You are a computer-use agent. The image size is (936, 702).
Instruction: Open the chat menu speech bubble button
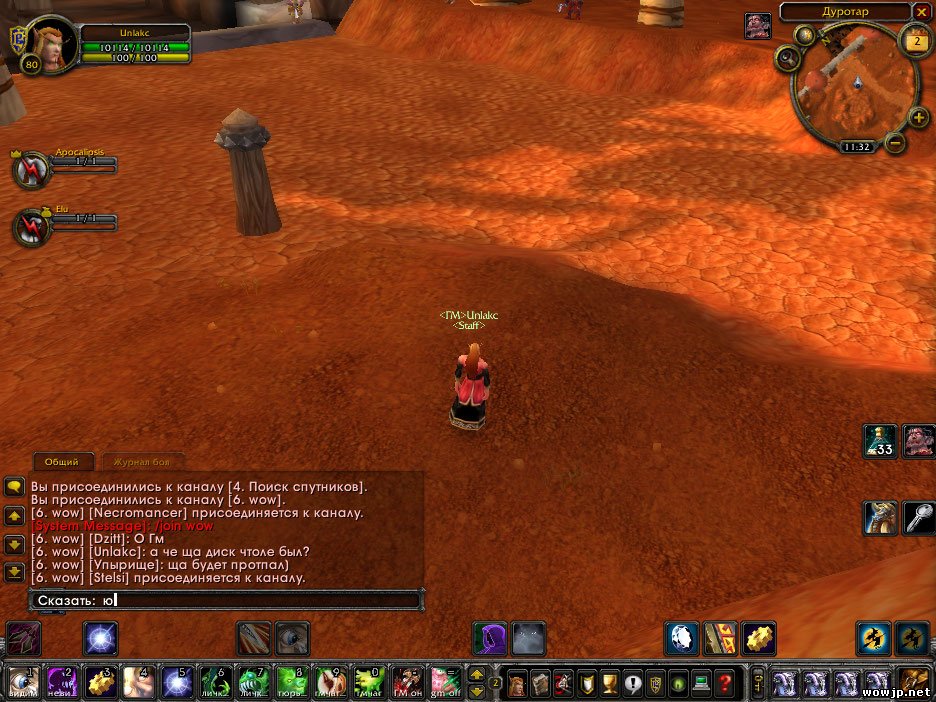[x=14, y=487]
